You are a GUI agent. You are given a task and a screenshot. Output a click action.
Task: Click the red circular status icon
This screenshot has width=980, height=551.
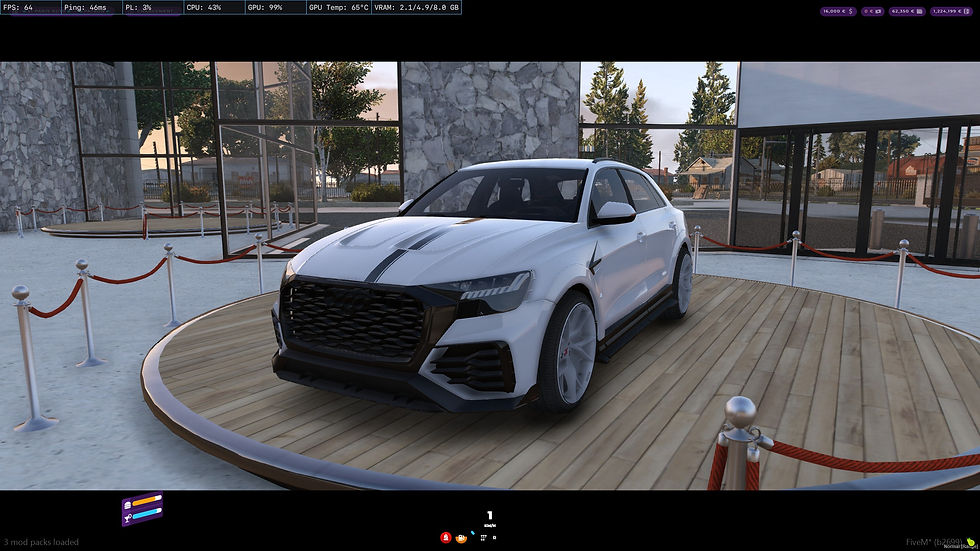446,537
